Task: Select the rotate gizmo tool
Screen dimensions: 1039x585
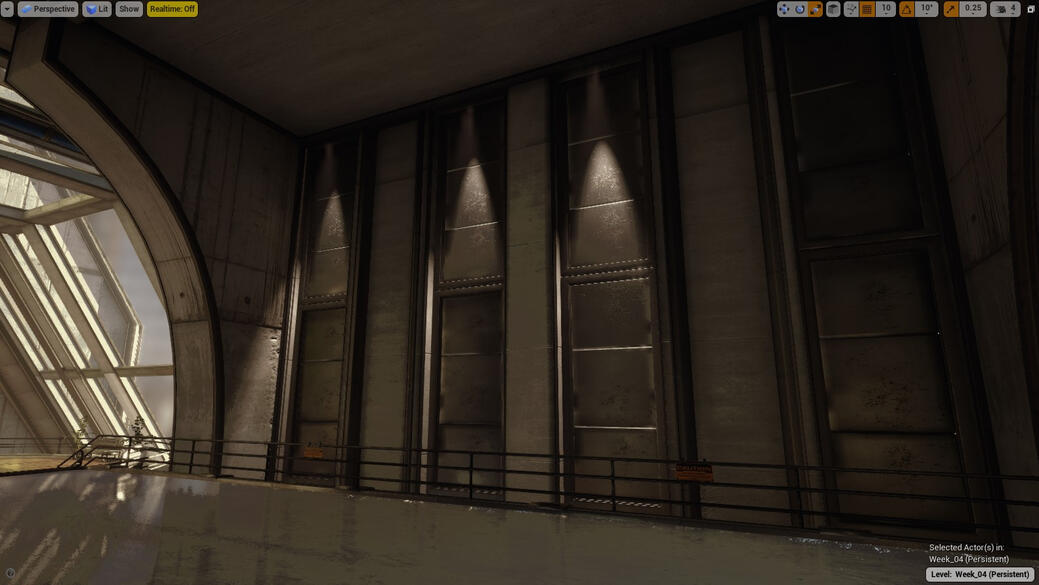Action: pyautogui.click(x=800, y=9)
